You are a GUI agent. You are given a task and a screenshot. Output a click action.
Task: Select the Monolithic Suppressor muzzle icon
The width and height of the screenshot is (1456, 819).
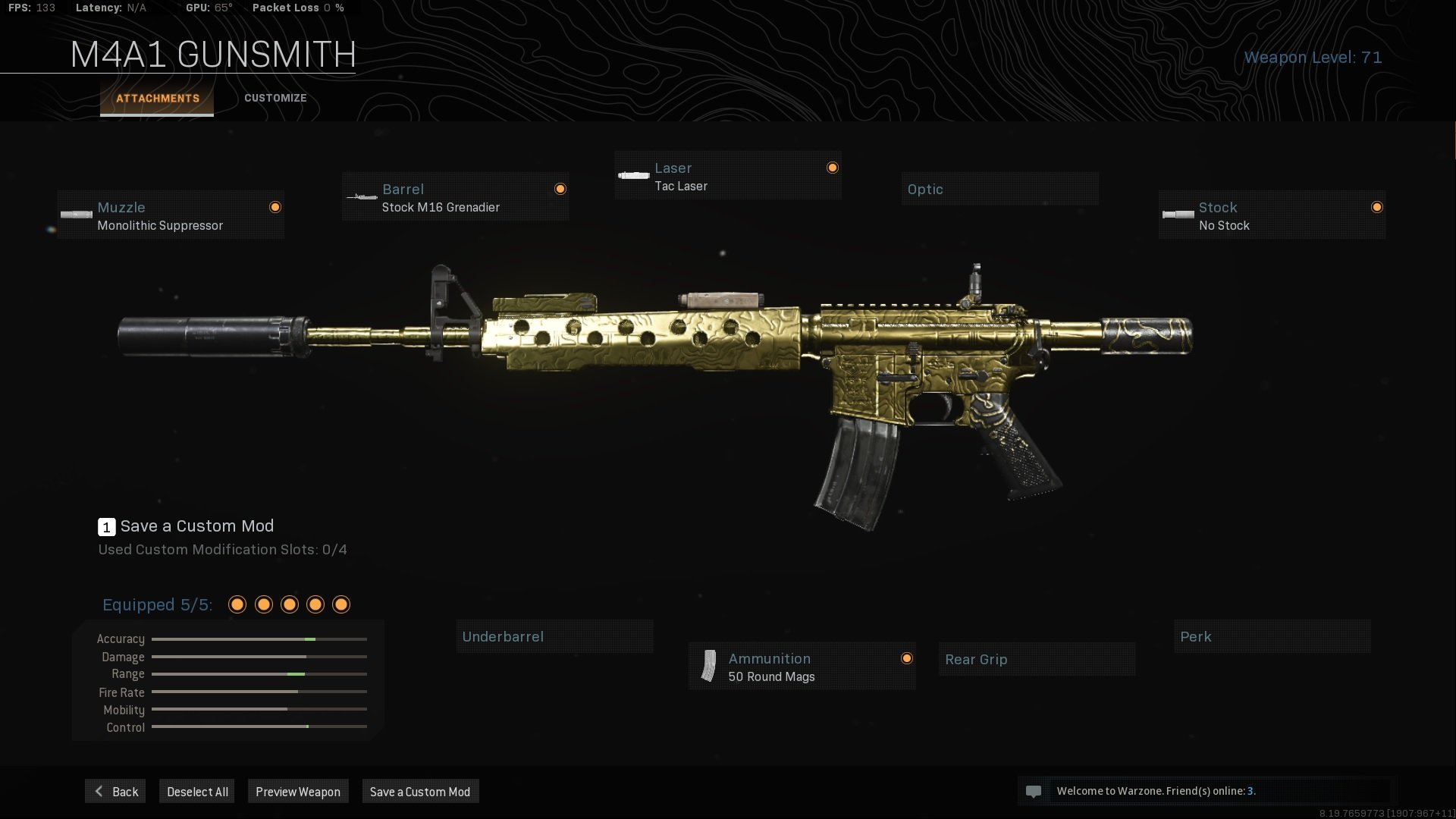pyautogui.click(x=75, y=215)
